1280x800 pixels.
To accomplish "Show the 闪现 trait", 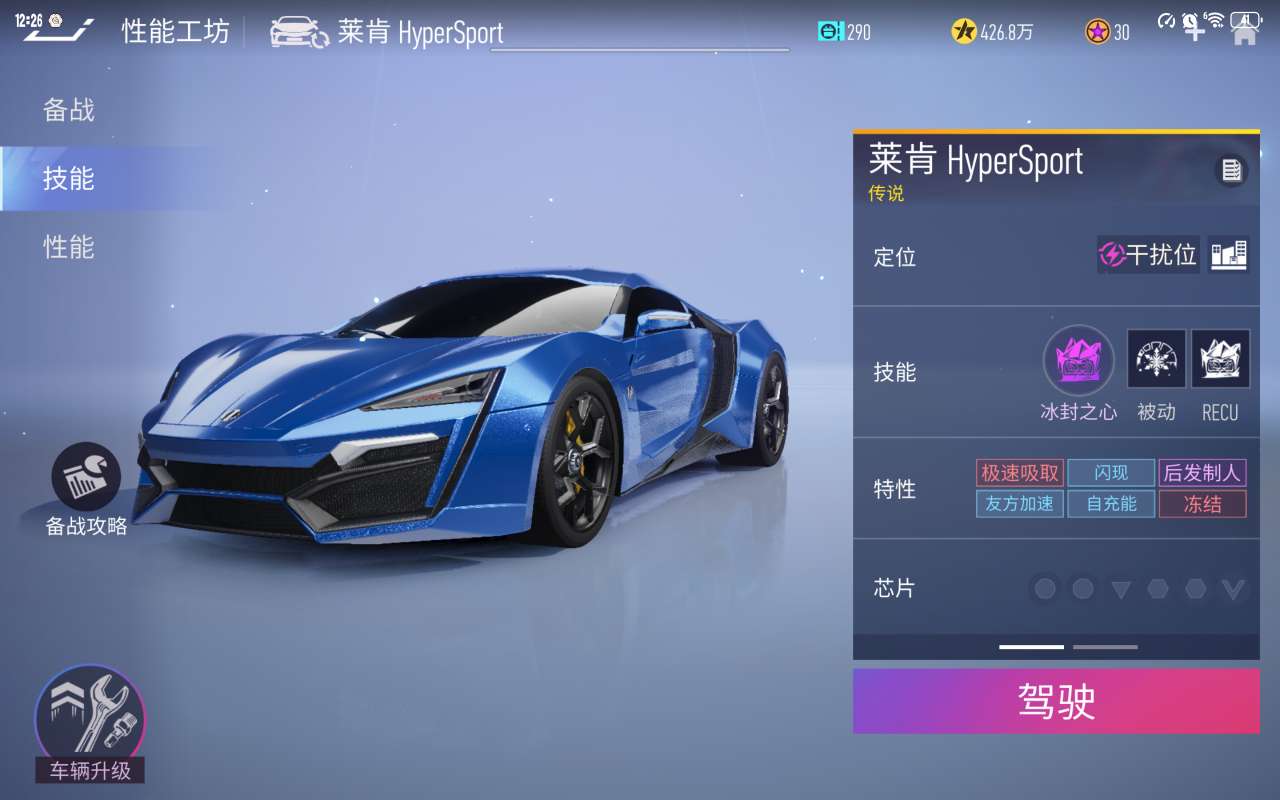I will pyautogui.click(x=1111, y=473).
